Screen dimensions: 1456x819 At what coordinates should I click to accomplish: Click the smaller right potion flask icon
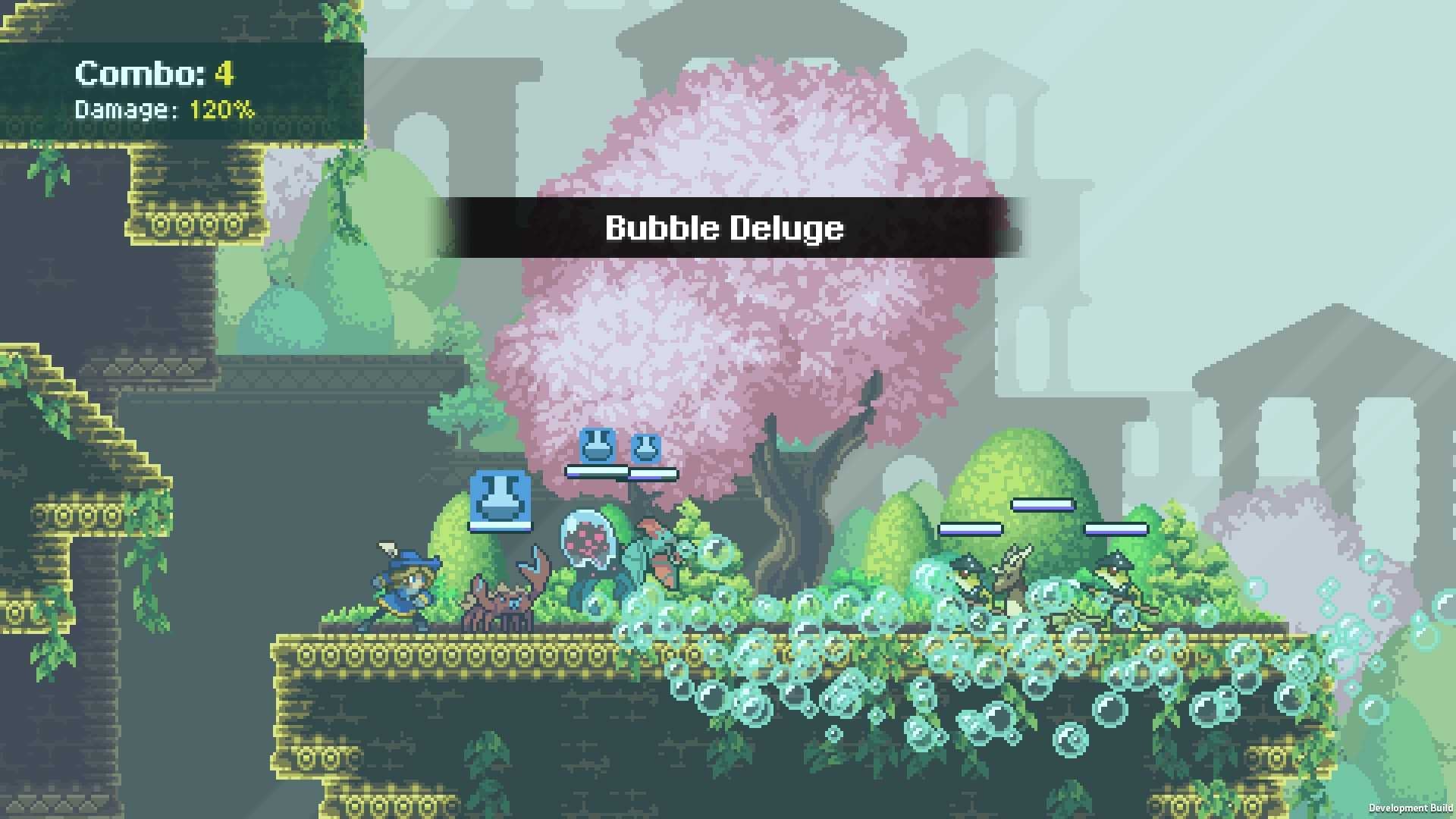[x=644, y=447]
